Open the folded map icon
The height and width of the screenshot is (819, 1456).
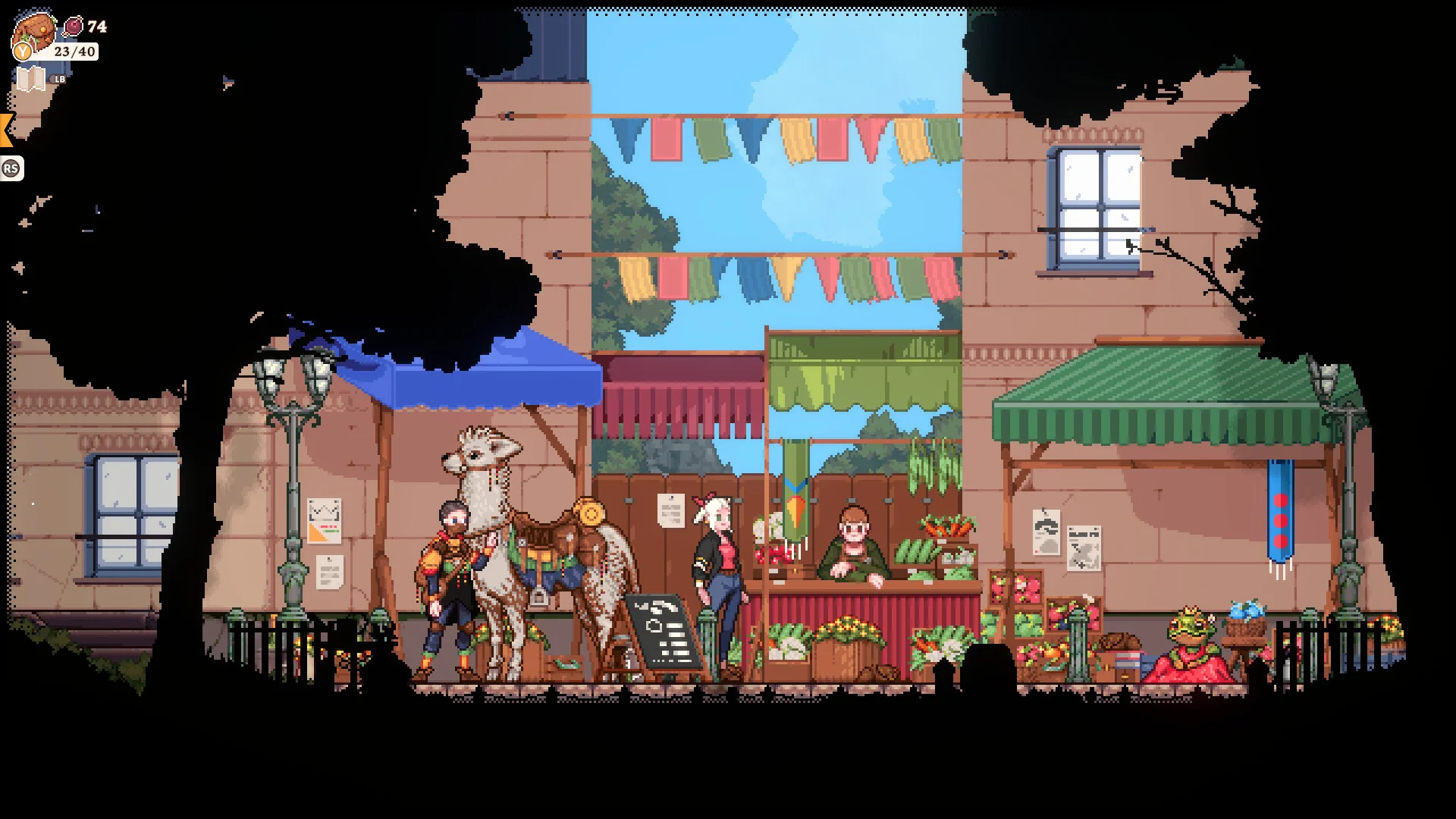[x=31, y=79]
